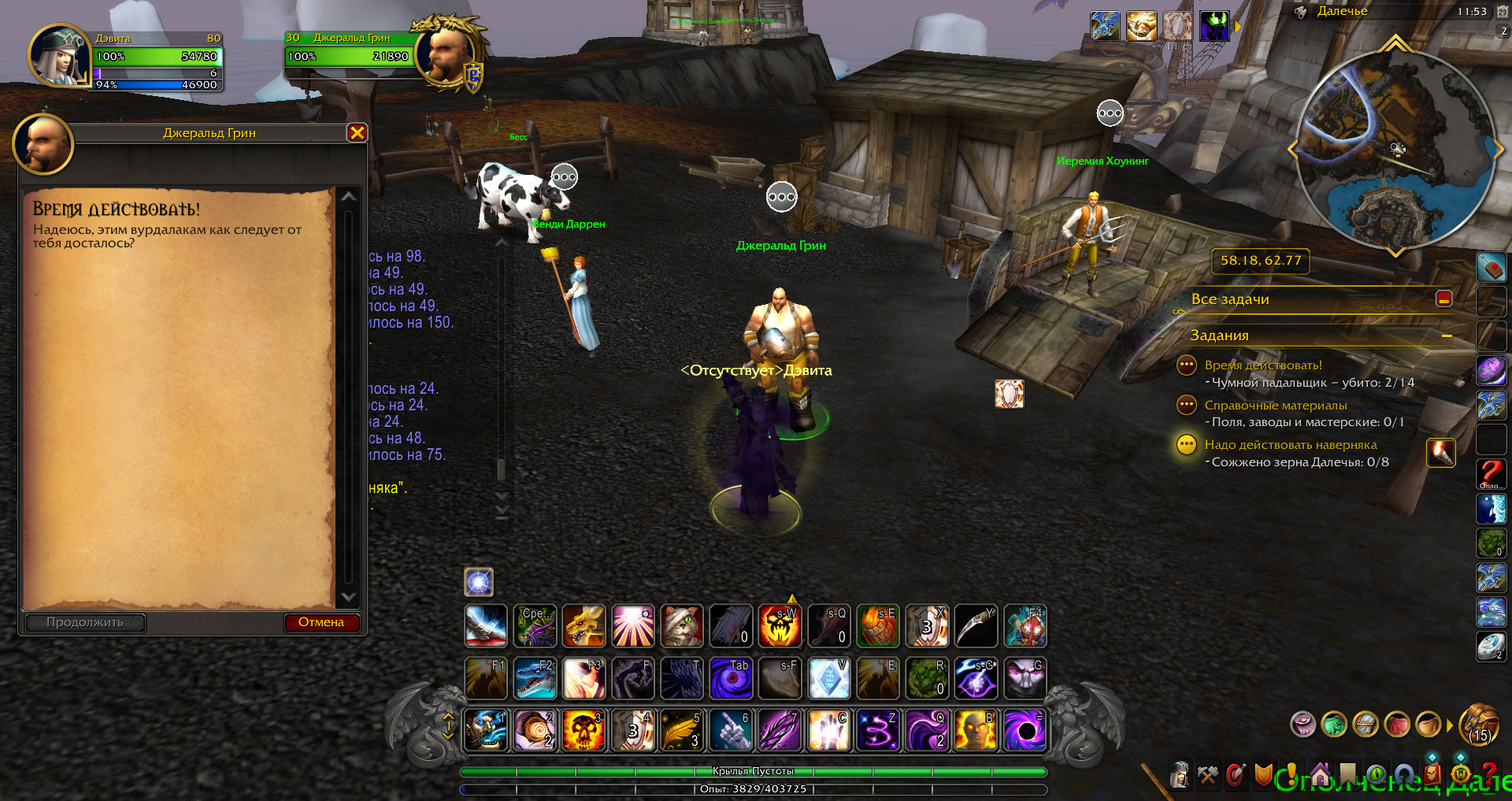Open the red question mark help button
This screenshot has width=1512, height=801.
coord(1489,774)
